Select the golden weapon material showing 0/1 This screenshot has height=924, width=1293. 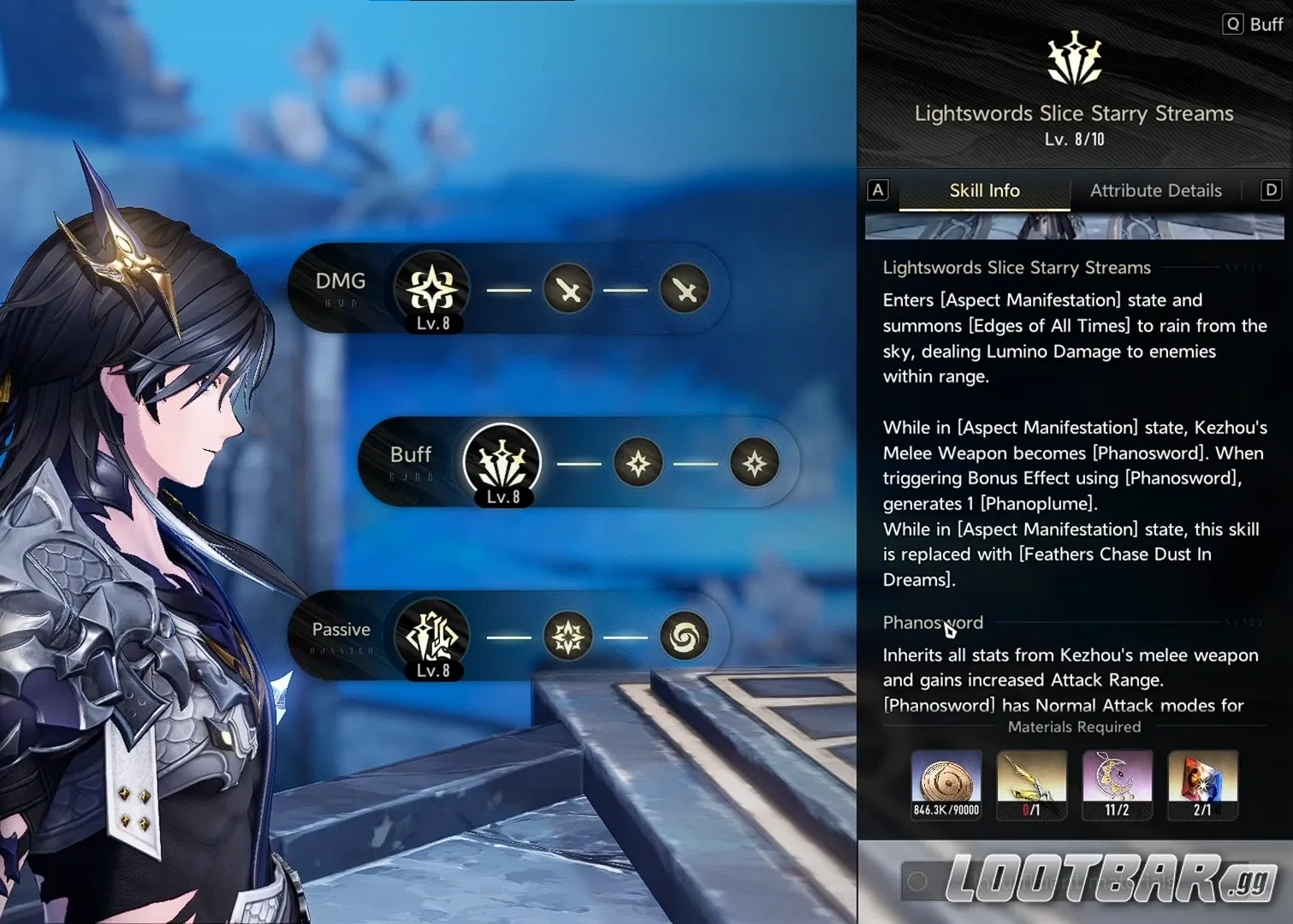coord(1031,779)
